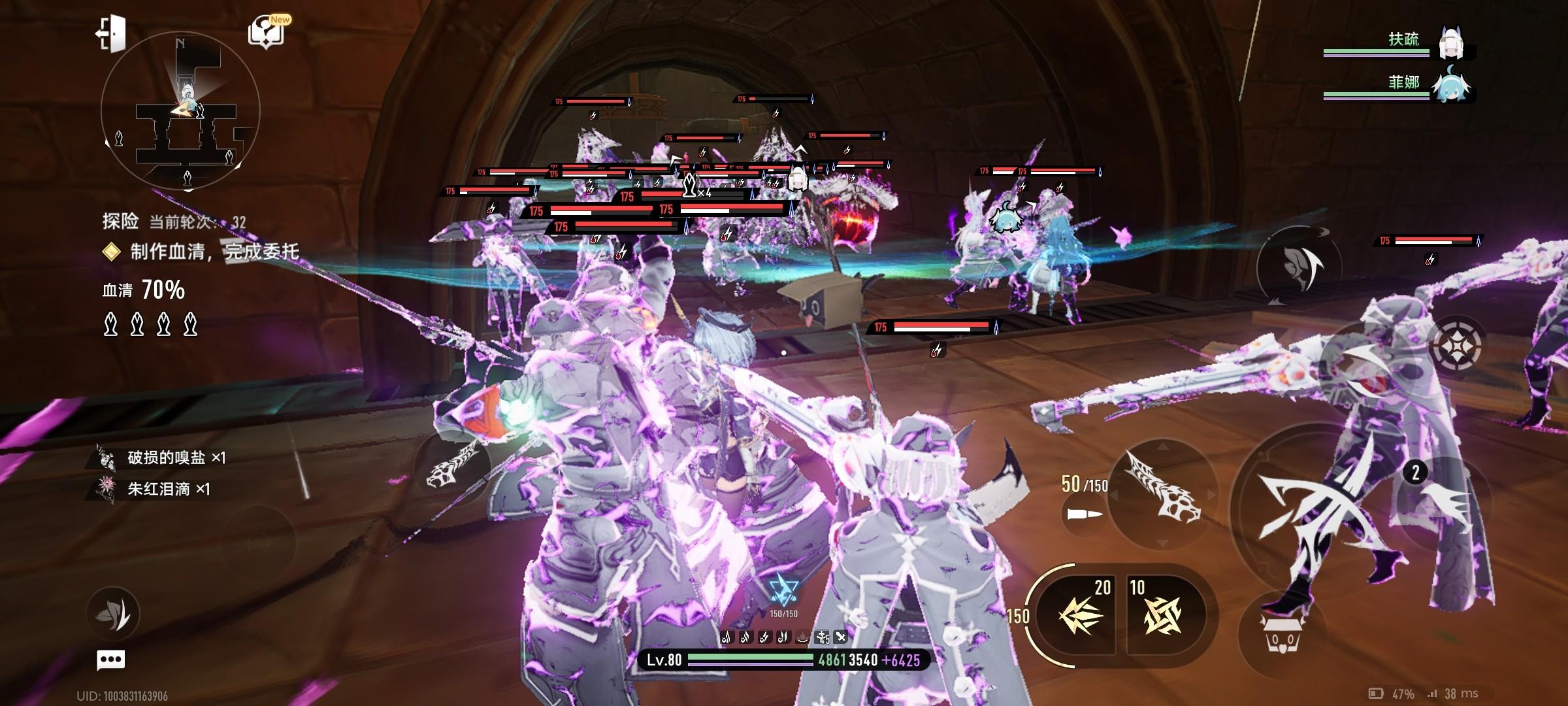Screen dimensions: 1568x706
Task: Open the question-mark guide book marked New
Action: click(x=268, y=33)
